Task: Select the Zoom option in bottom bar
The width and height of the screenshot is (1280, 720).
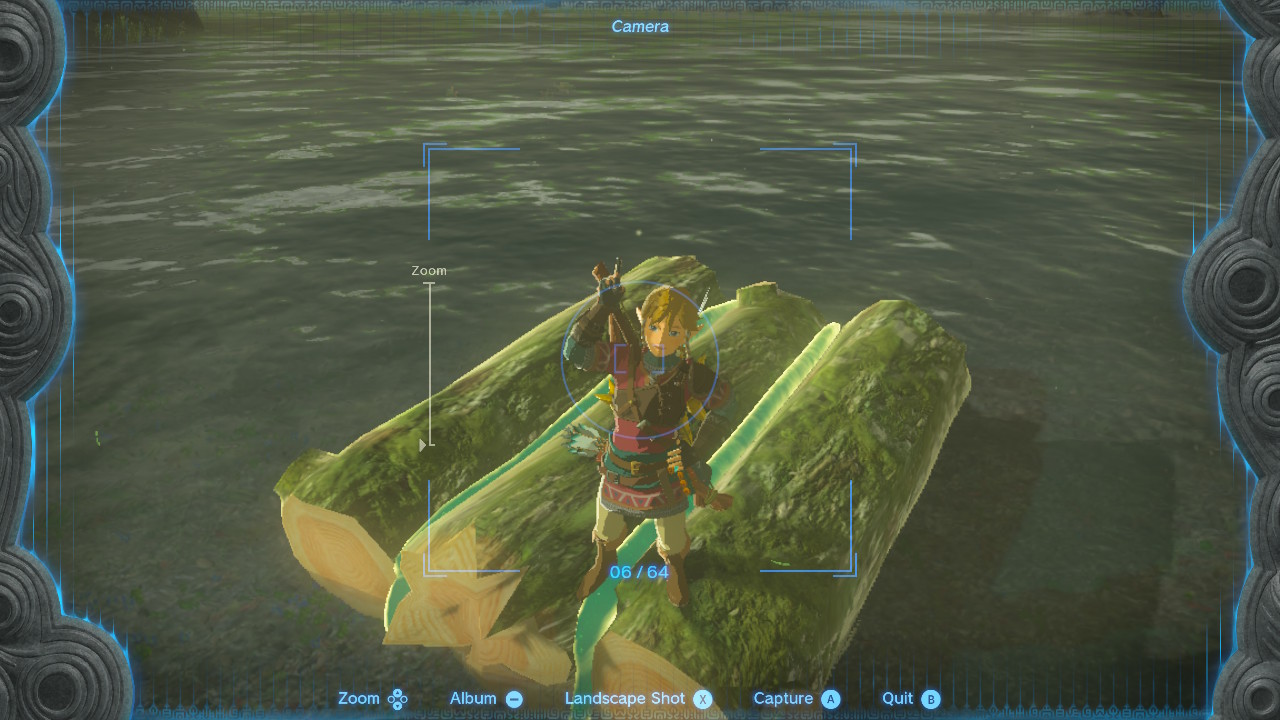Action: (372, 699)
